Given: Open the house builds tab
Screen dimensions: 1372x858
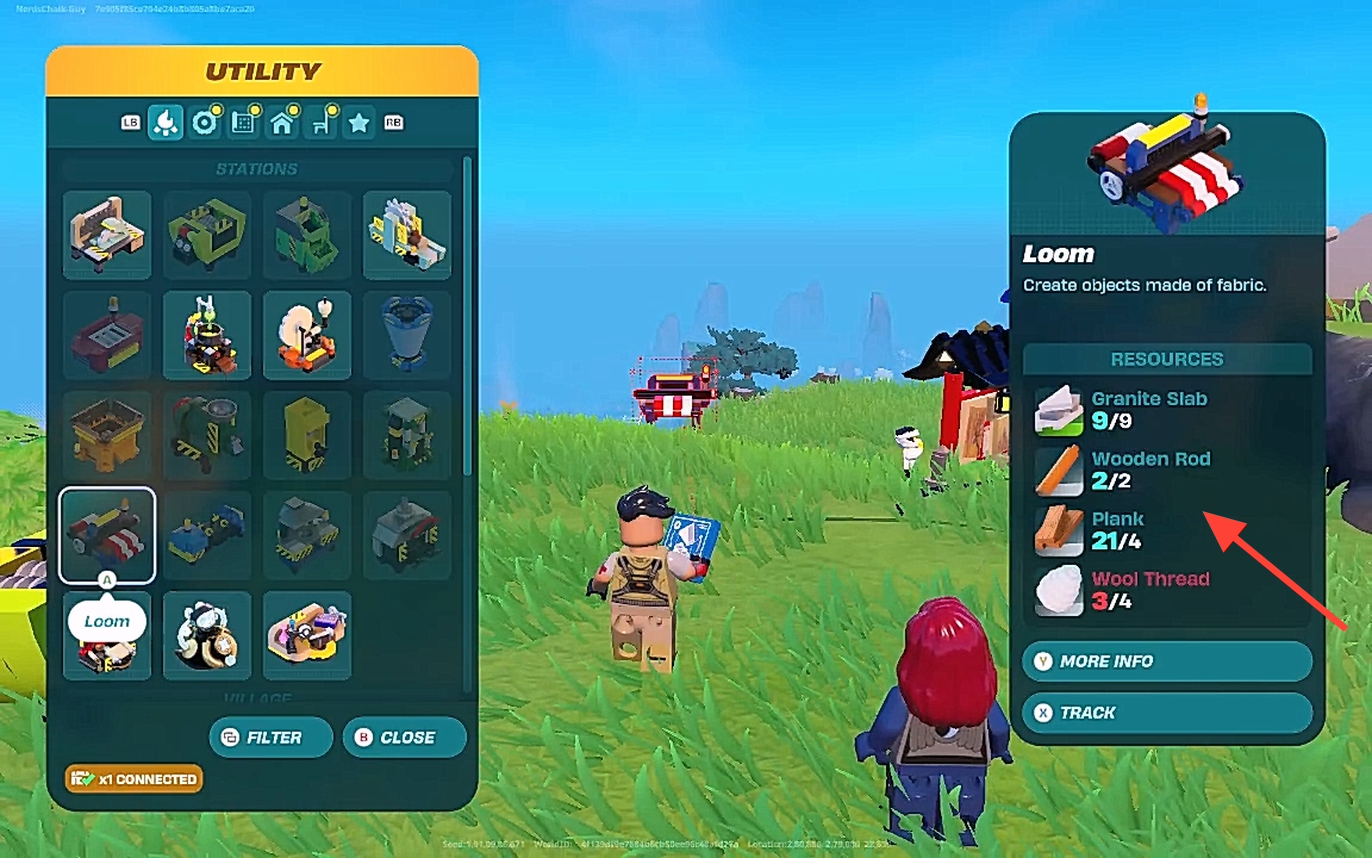Looking at the screenshot, I should click(282, 122).
